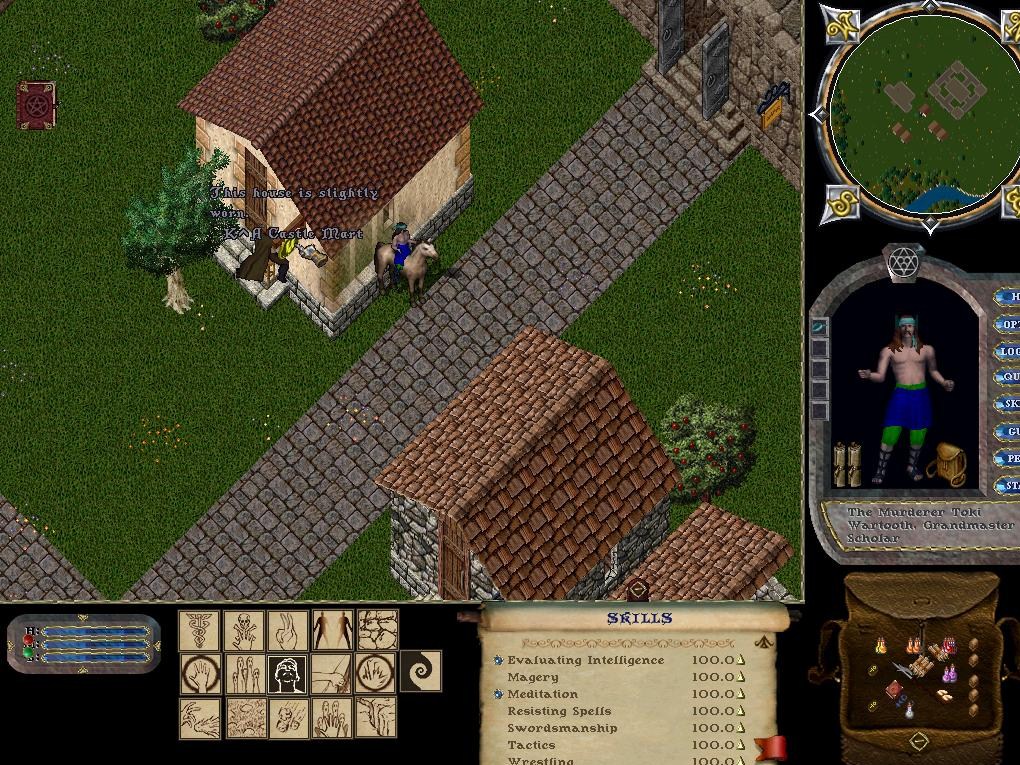Select the Magery skill row
The image size is (1020, 765).
(533, 677)
